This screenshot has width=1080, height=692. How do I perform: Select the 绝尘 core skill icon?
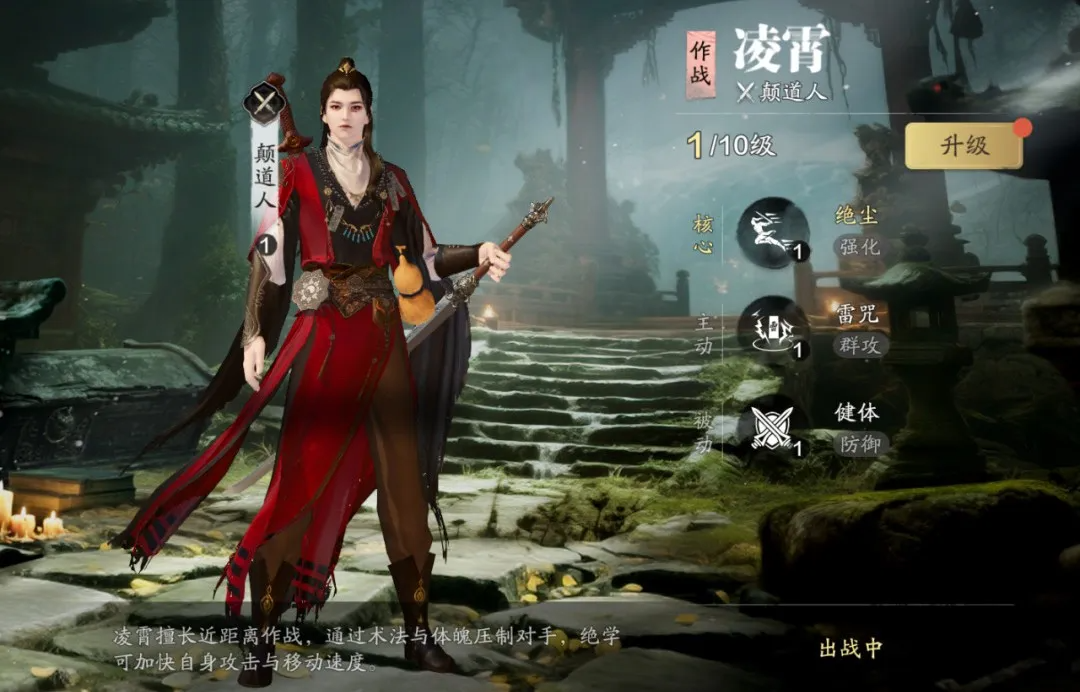point(772,232)
